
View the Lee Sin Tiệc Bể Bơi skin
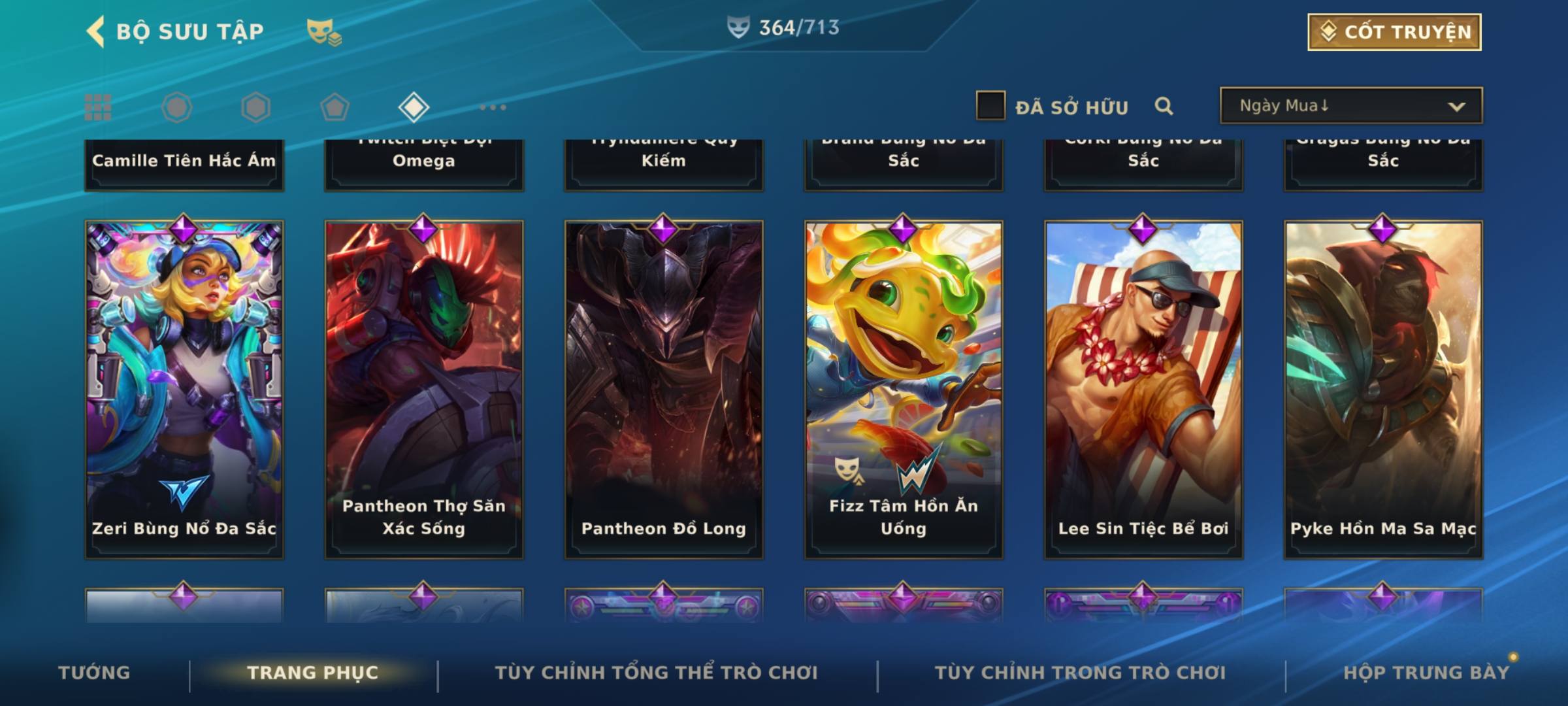pyautogui.click(x=1143, y=389)
